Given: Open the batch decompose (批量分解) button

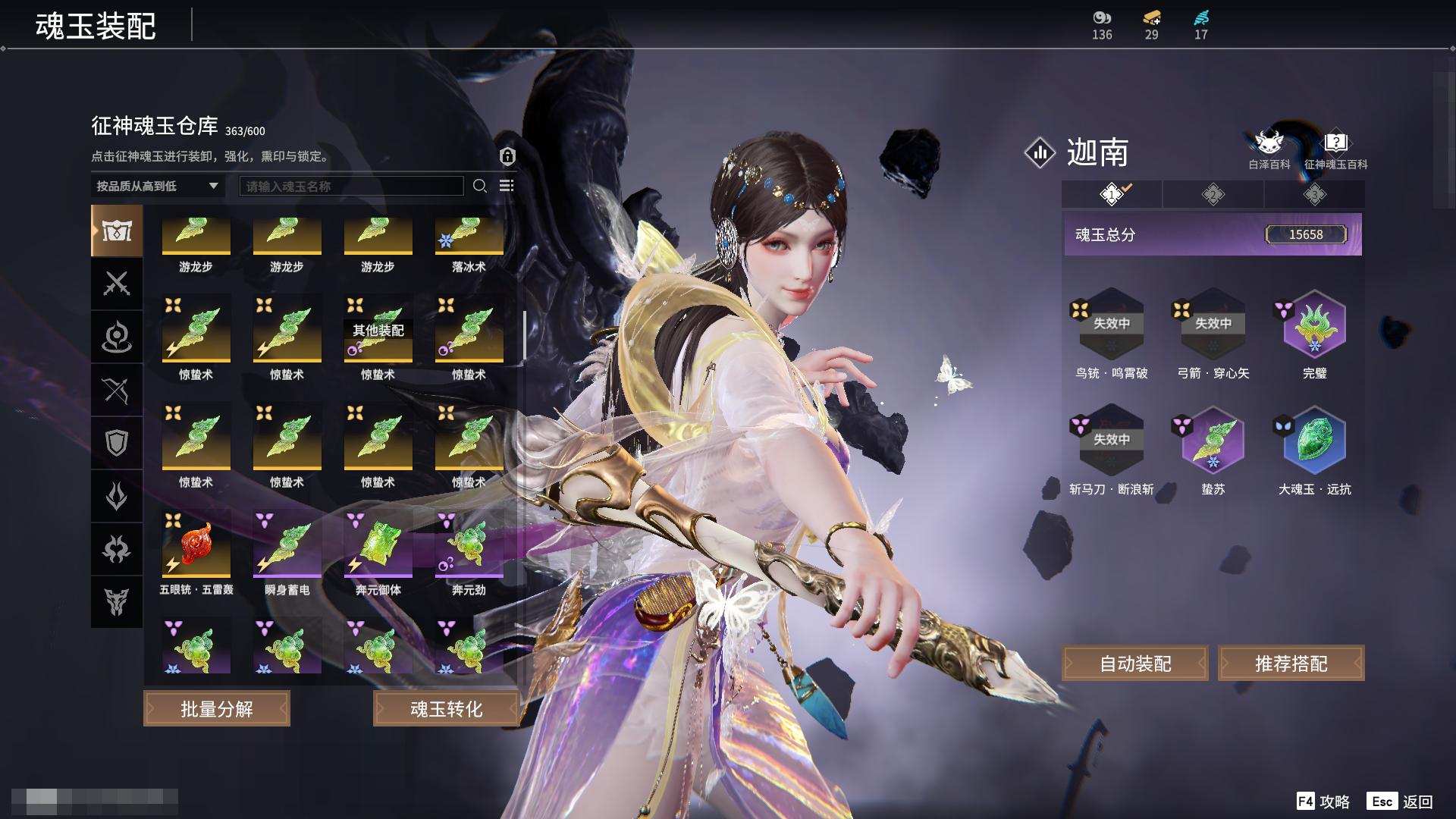Looking at the screenshot, I should click(x=217, y=708).
